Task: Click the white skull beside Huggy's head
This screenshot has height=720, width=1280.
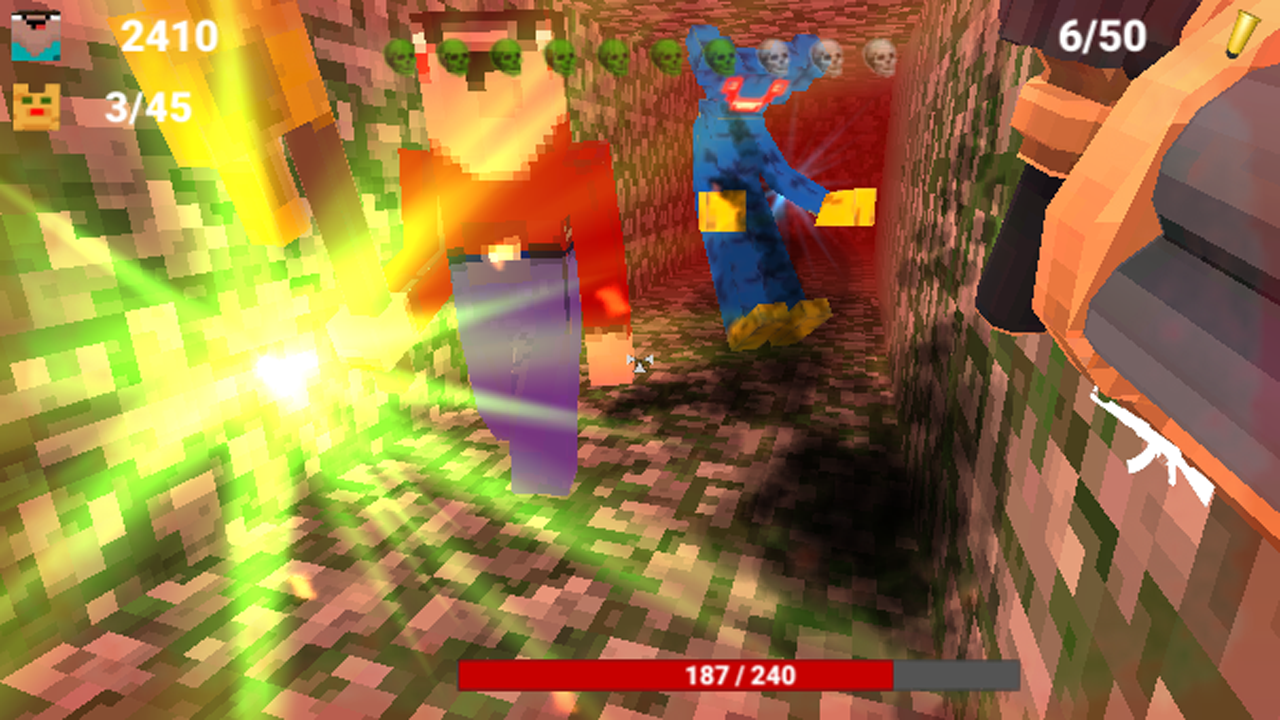Action: point(774,57)
